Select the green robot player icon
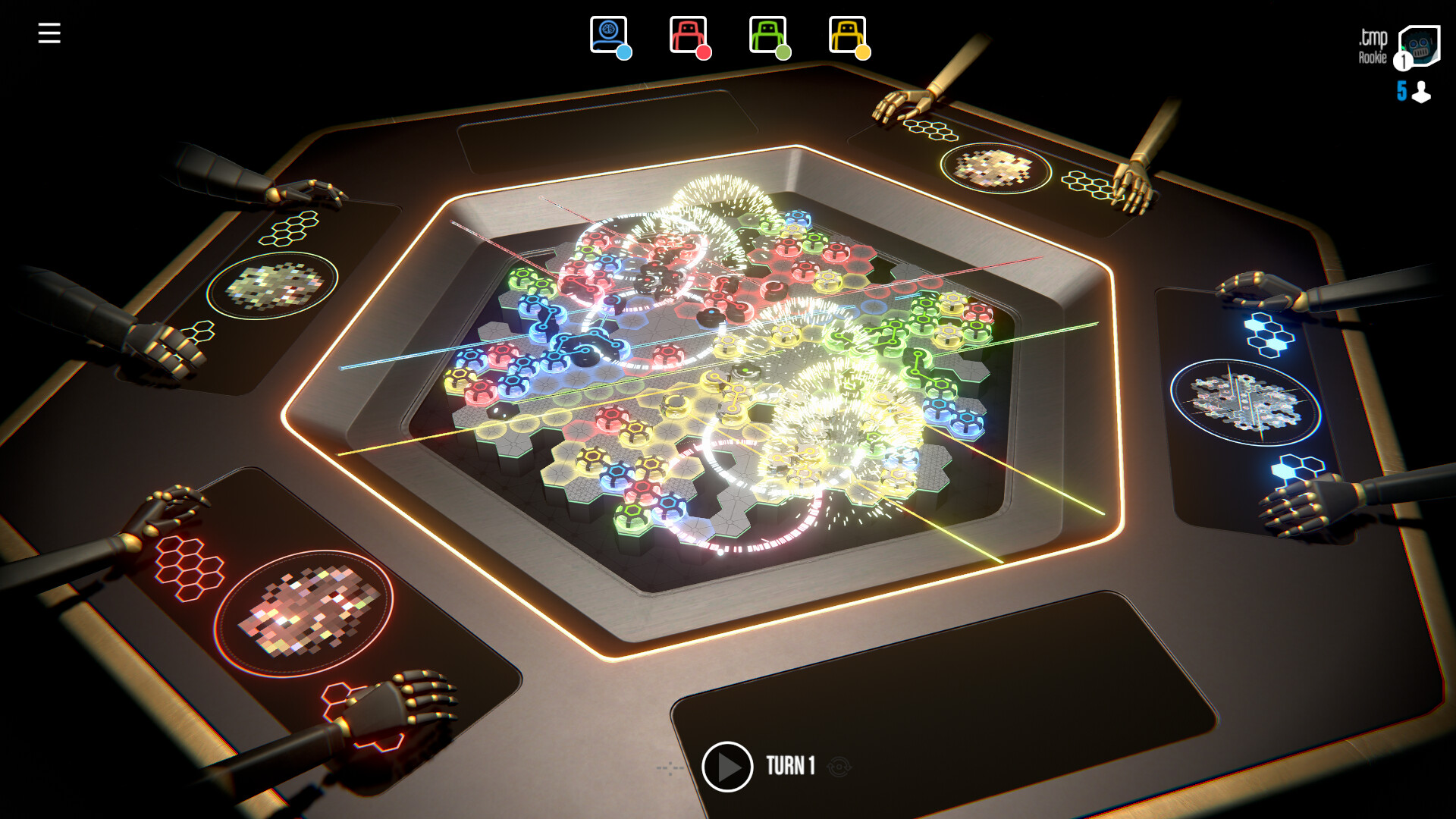Screen dimensions: 1456x819 coord(764,32)
